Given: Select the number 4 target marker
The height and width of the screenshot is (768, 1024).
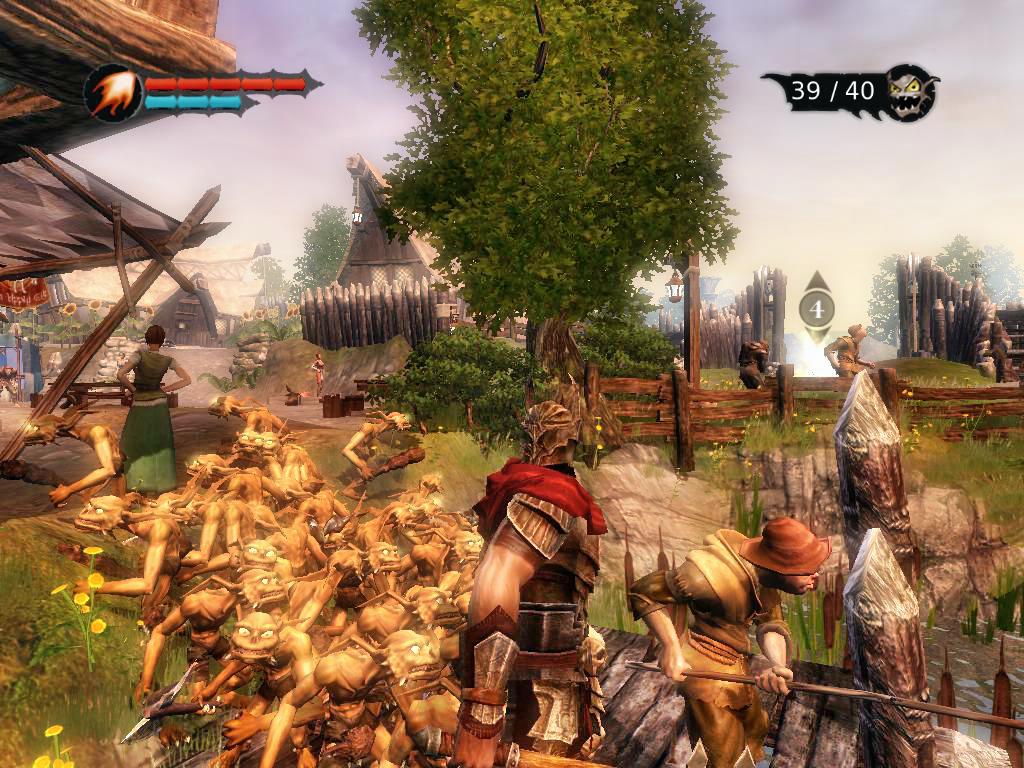Looking at the screenshot, I should click(817, 309).
